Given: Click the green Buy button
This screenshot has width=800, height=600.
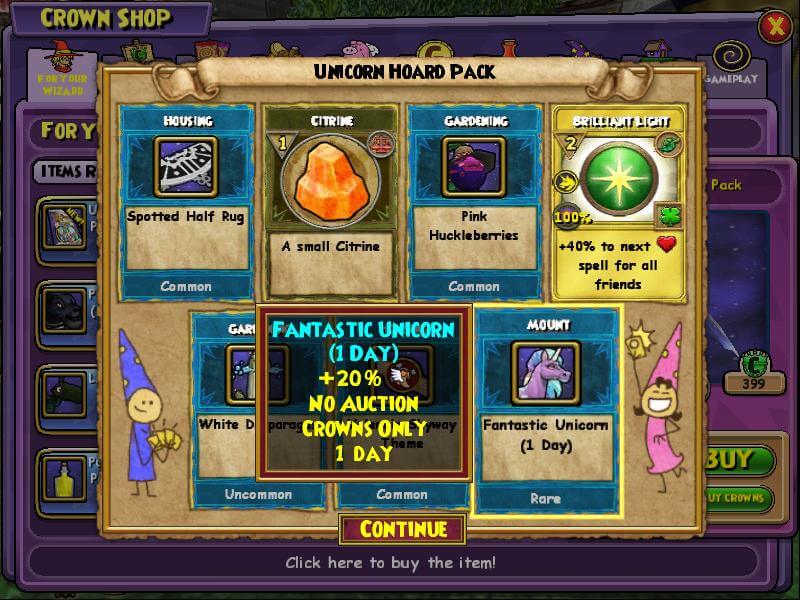Looking at the screenshot, I should coord(743,462).
